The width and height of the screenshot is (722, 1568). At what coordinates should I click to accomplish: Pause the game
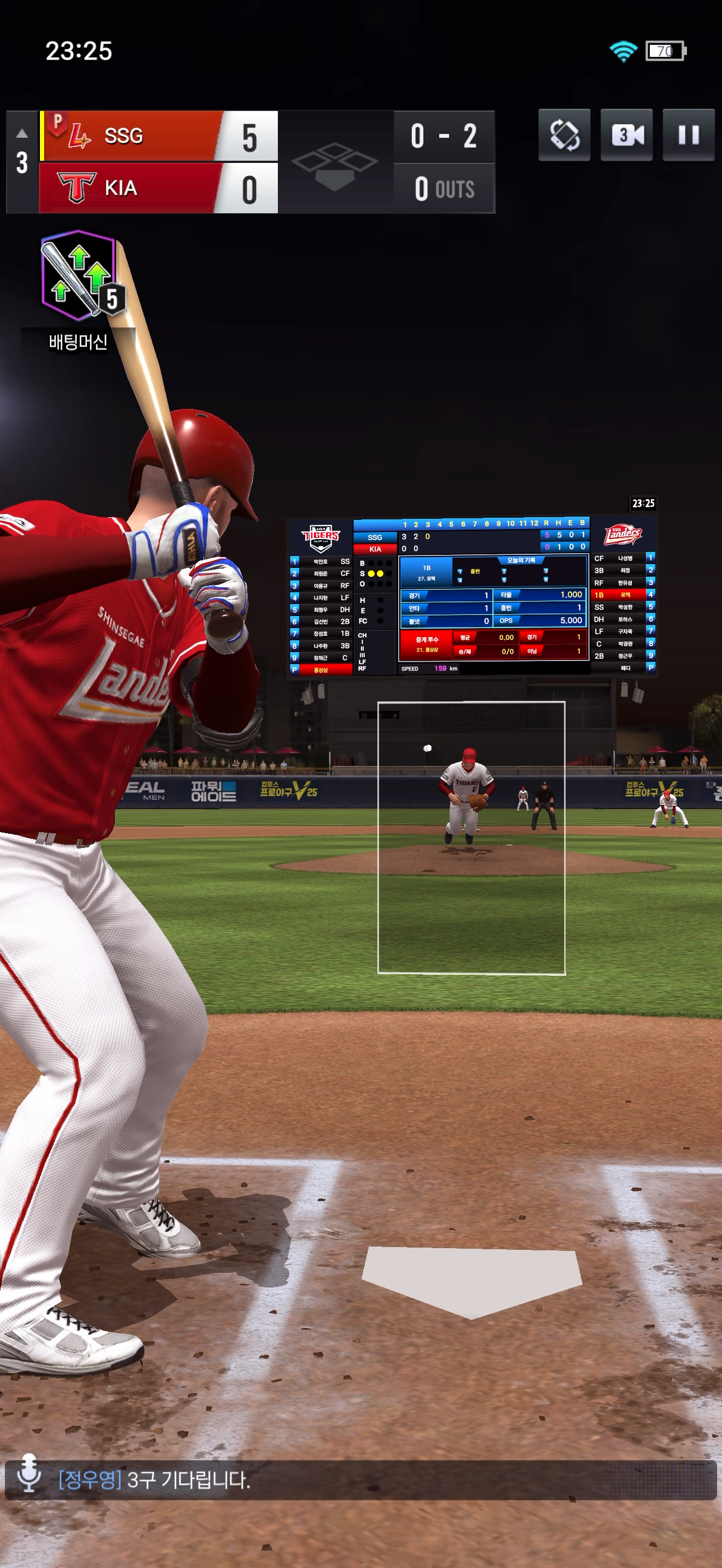tap(688, 135)
